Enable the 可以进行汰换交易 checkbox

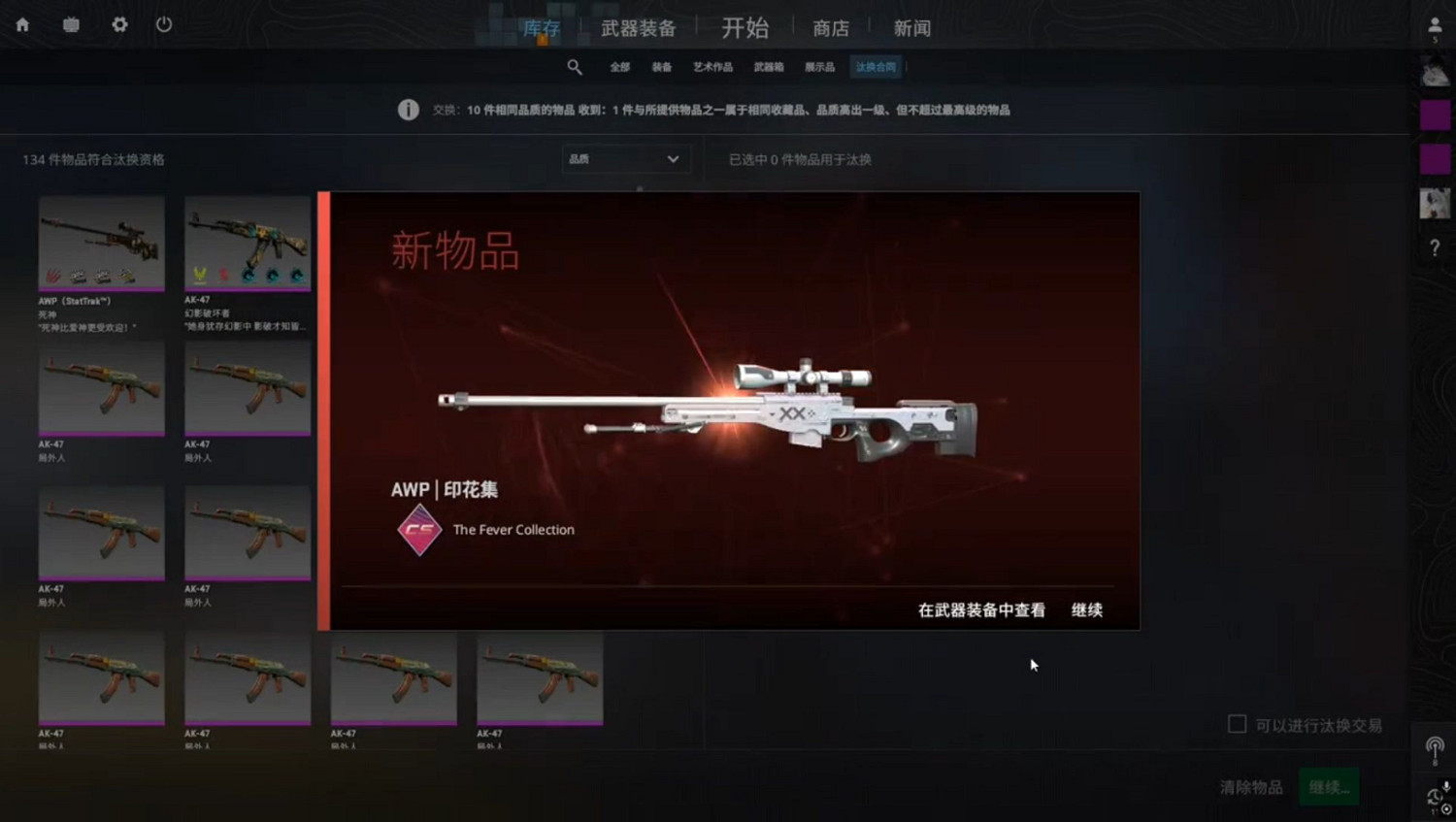click(1237, 724)
